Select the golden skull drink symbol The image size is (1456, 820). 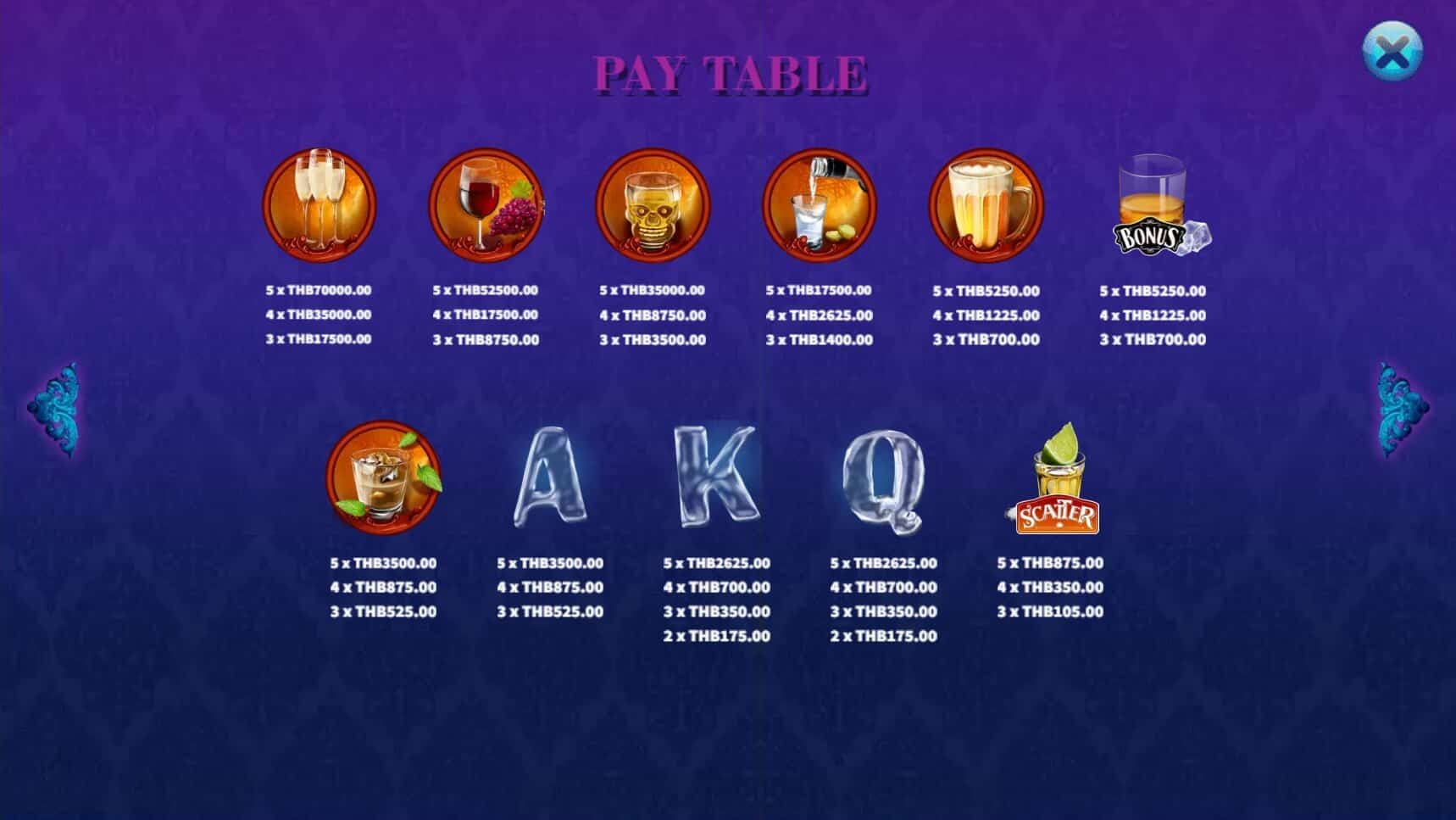coord(653,204)
